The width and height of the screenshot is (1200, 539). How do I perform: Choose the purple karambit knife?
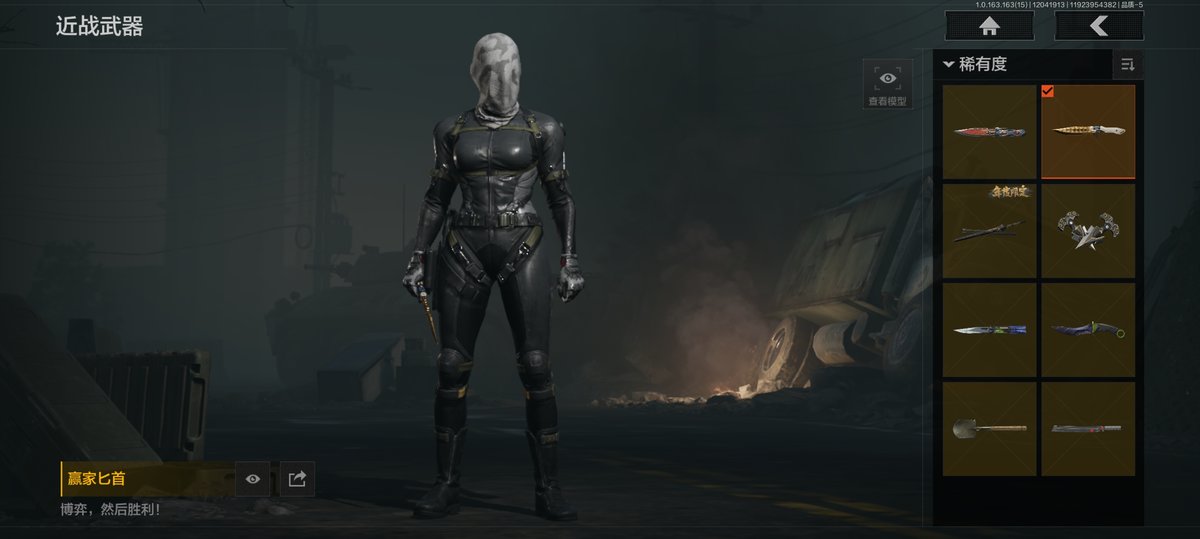[x=1088, y=330]
